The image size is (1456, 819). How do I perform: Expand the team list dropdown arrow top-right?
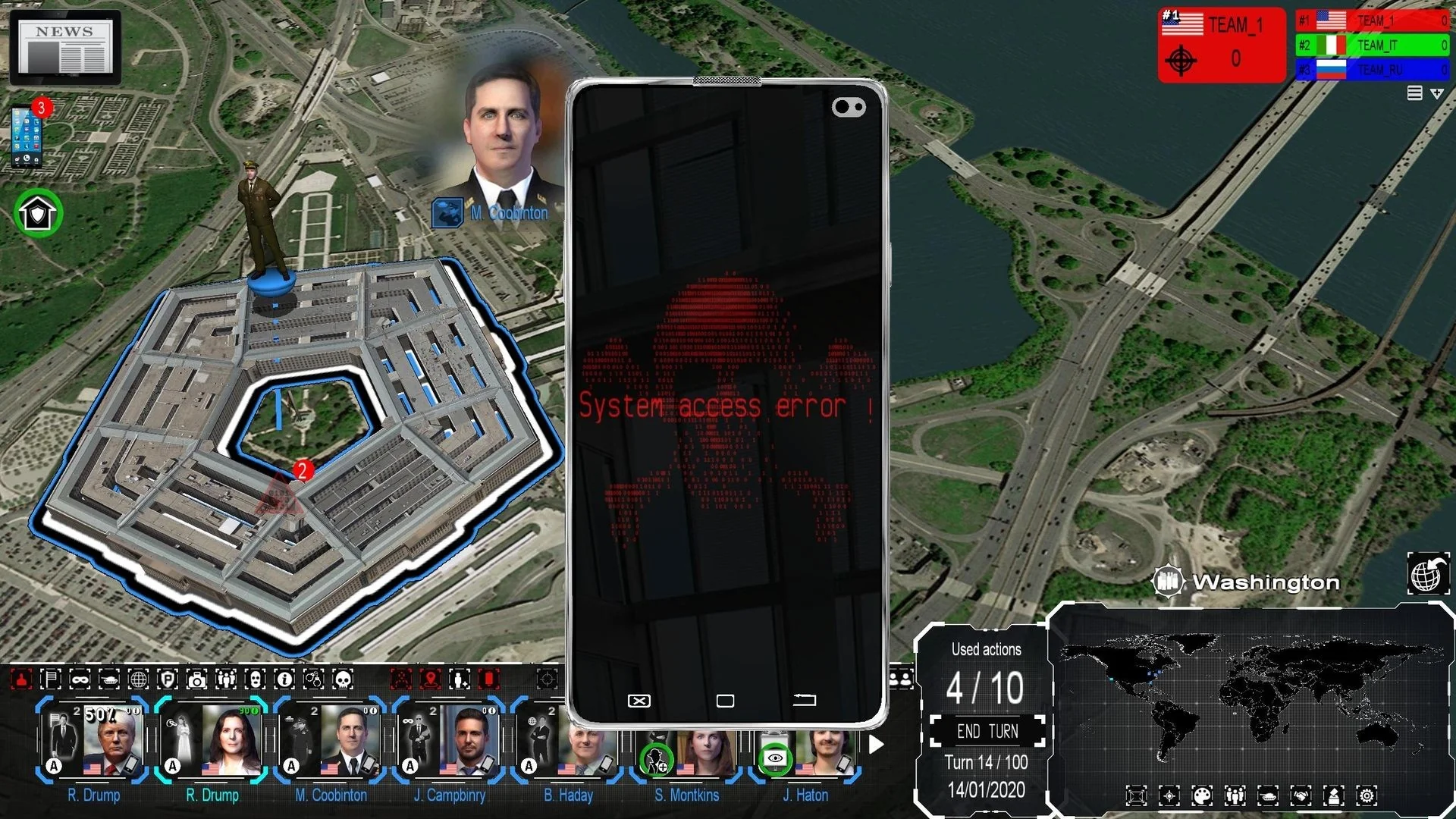1437,93
